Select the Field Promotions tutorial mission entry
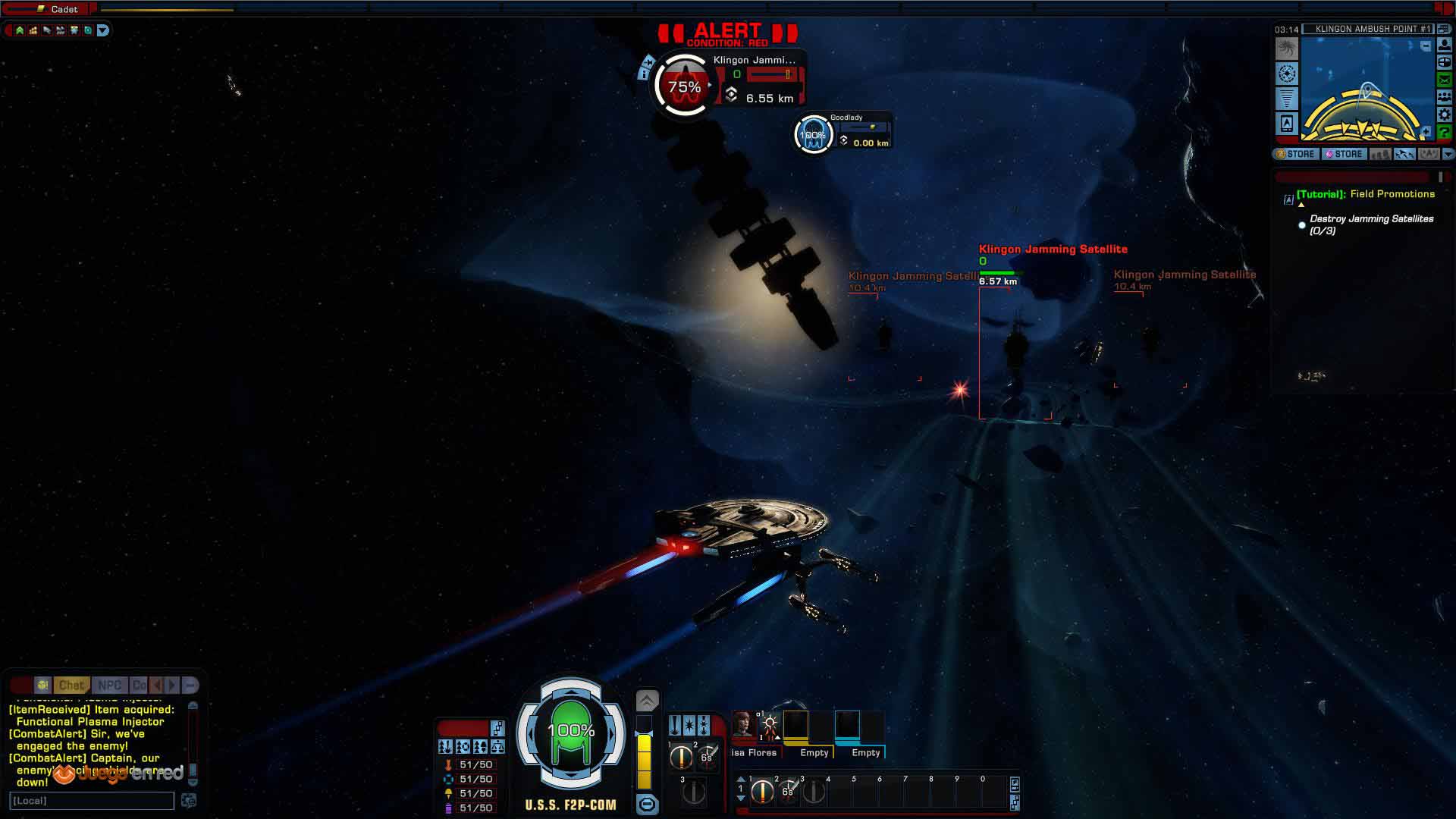Image resolution: width=1456 pixels, height=819 pixels. (x=1365, y=194)
